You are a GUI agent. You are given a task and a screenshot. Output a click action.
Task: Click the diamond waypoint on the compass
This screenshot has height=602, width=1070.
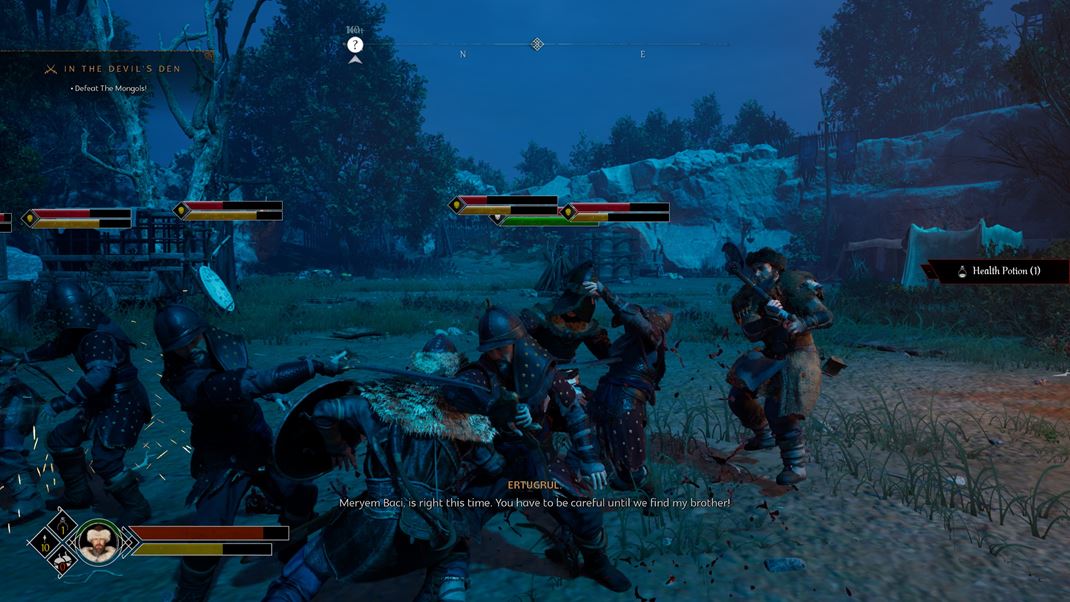[537, 44]
